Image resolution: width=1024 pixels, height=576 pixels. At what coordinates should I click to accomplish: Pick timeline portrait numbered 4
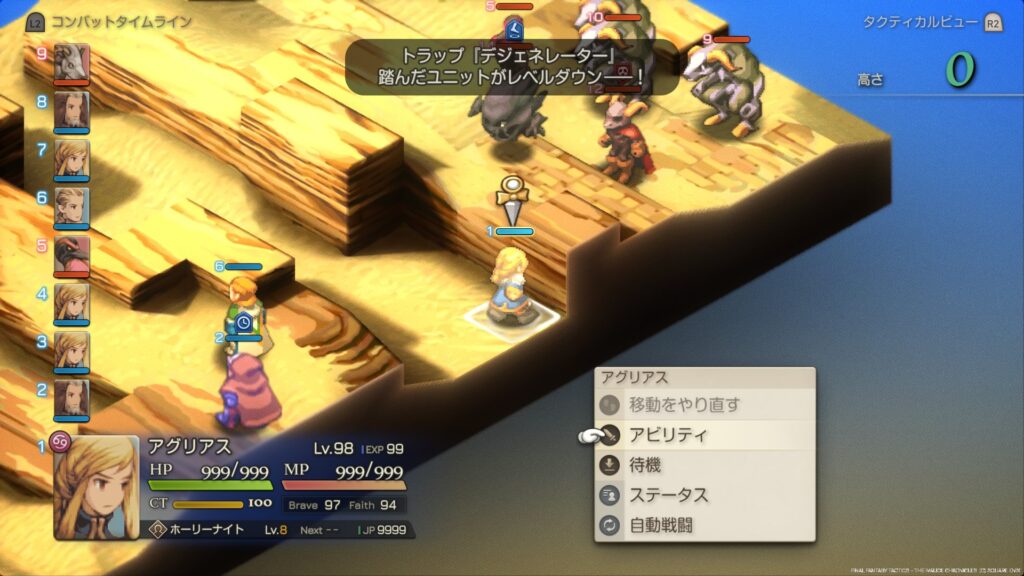click(x=72, y=301)
